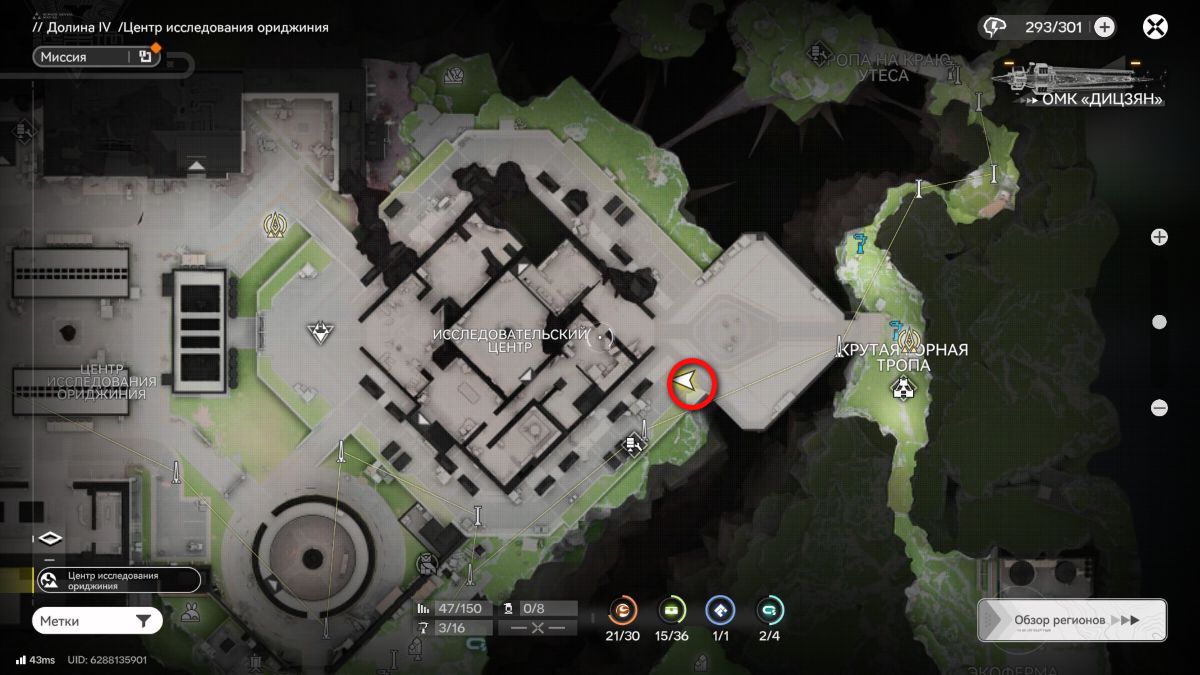The width and height of the screenshot is (1200, 675).
Task: Select Центр исследования ориджиния area entry
Action: point(116,580)
